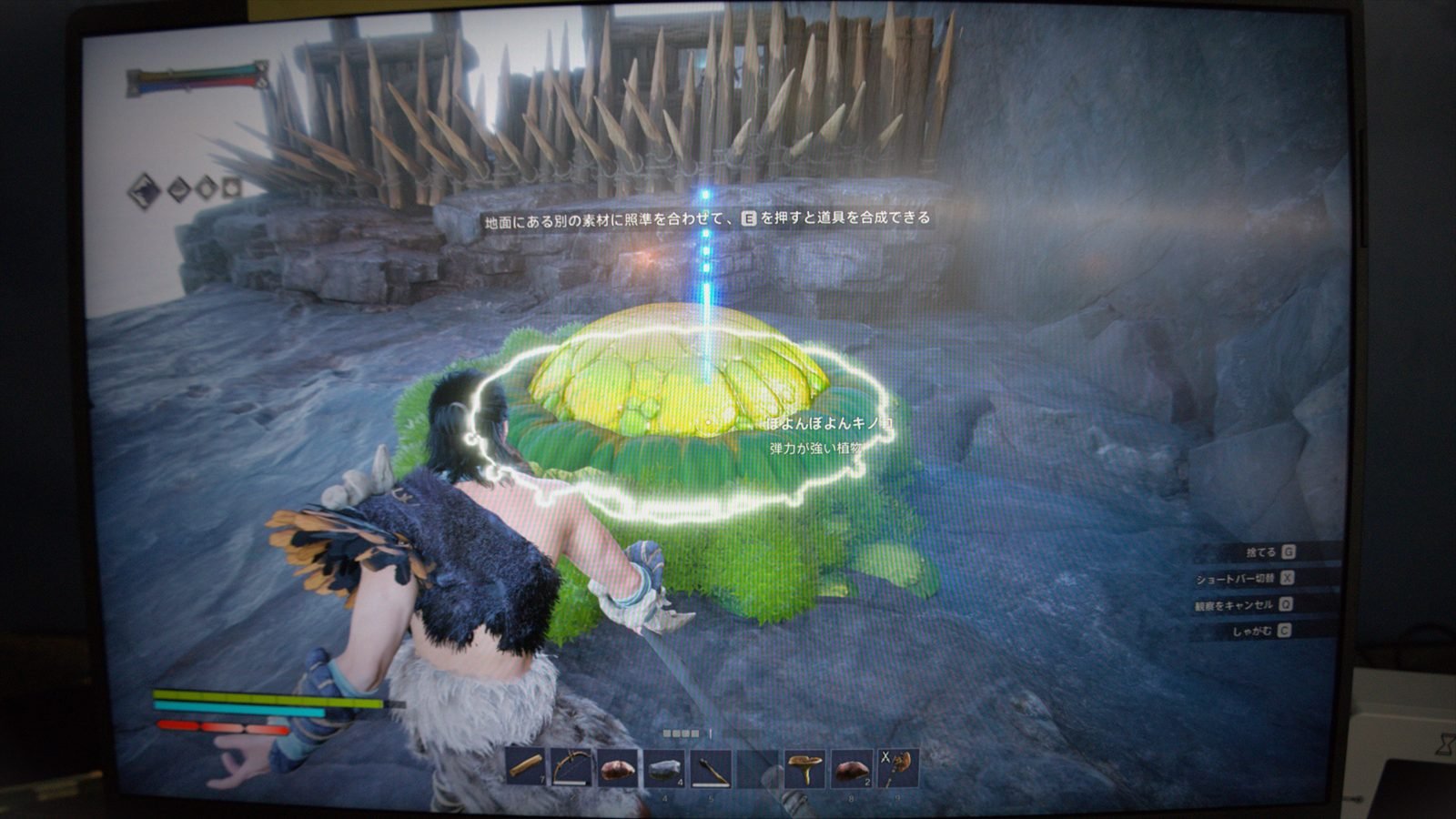Viewport: 1456px width, 819px height.
Task: Pick the mushroom hotbar slot
Action: click(x=804, y=770)
